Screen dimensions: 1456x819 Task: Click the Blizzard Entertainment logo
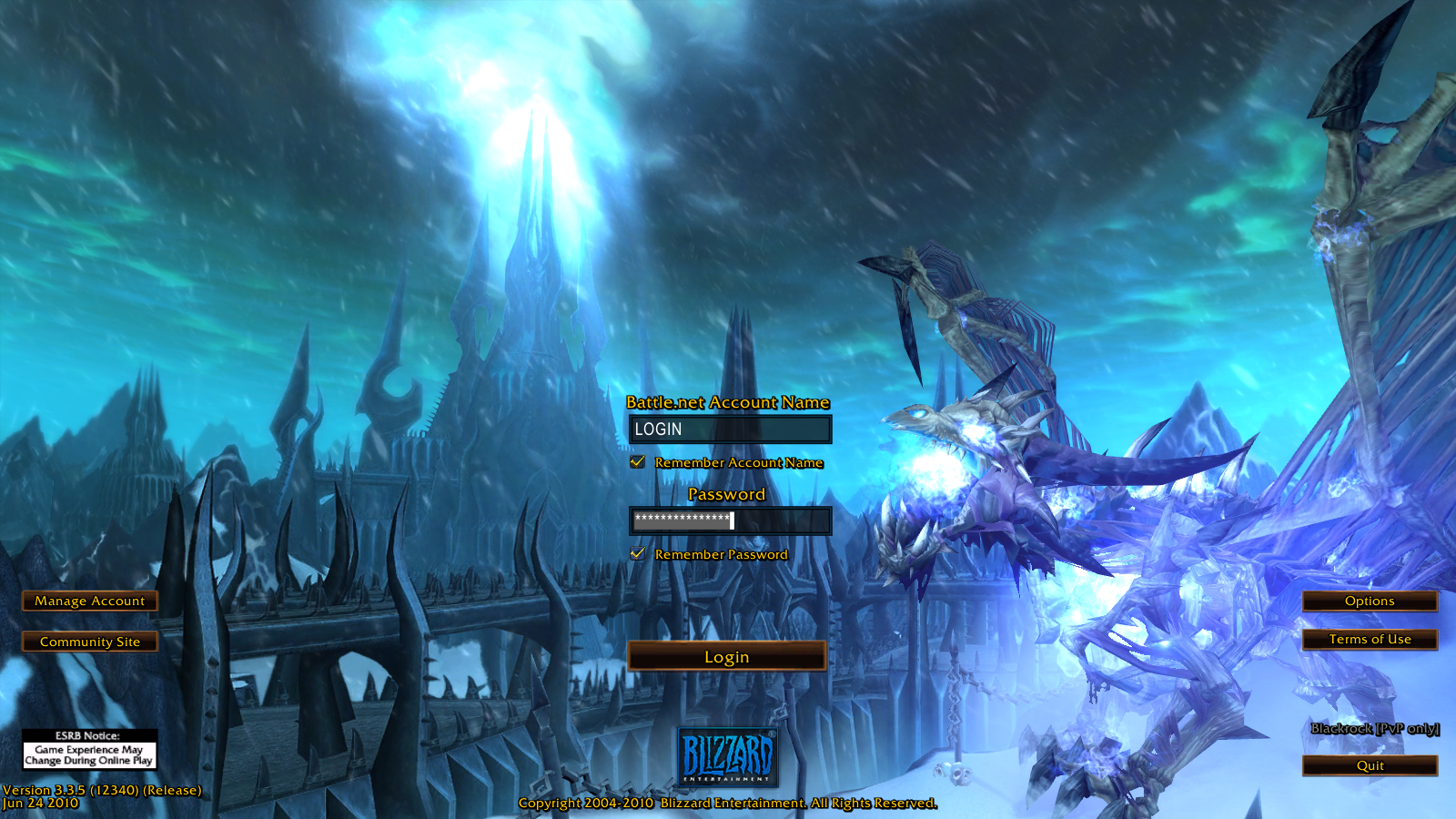728,758
